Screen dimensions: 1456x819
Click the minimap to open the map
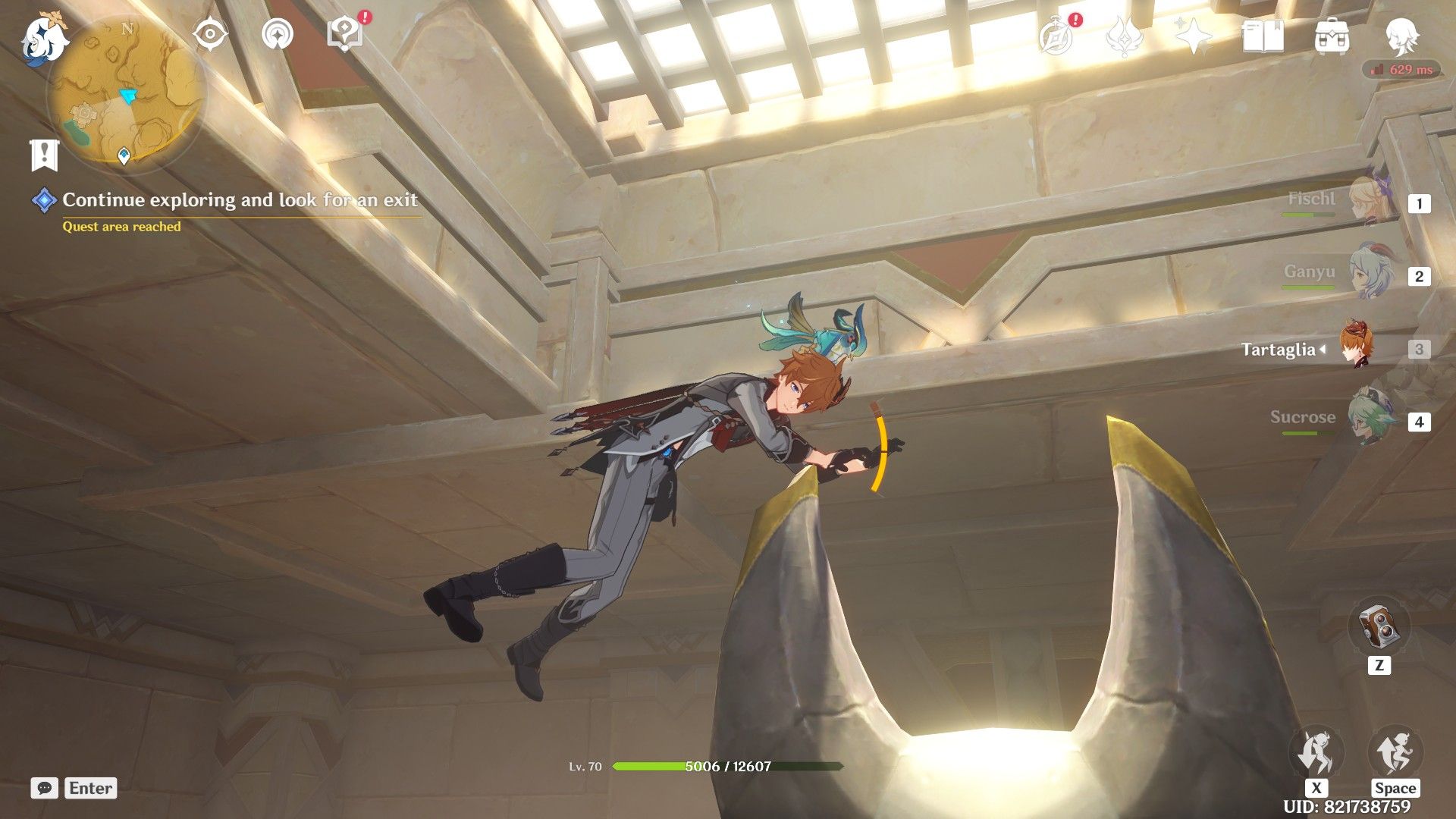(125, 91)
